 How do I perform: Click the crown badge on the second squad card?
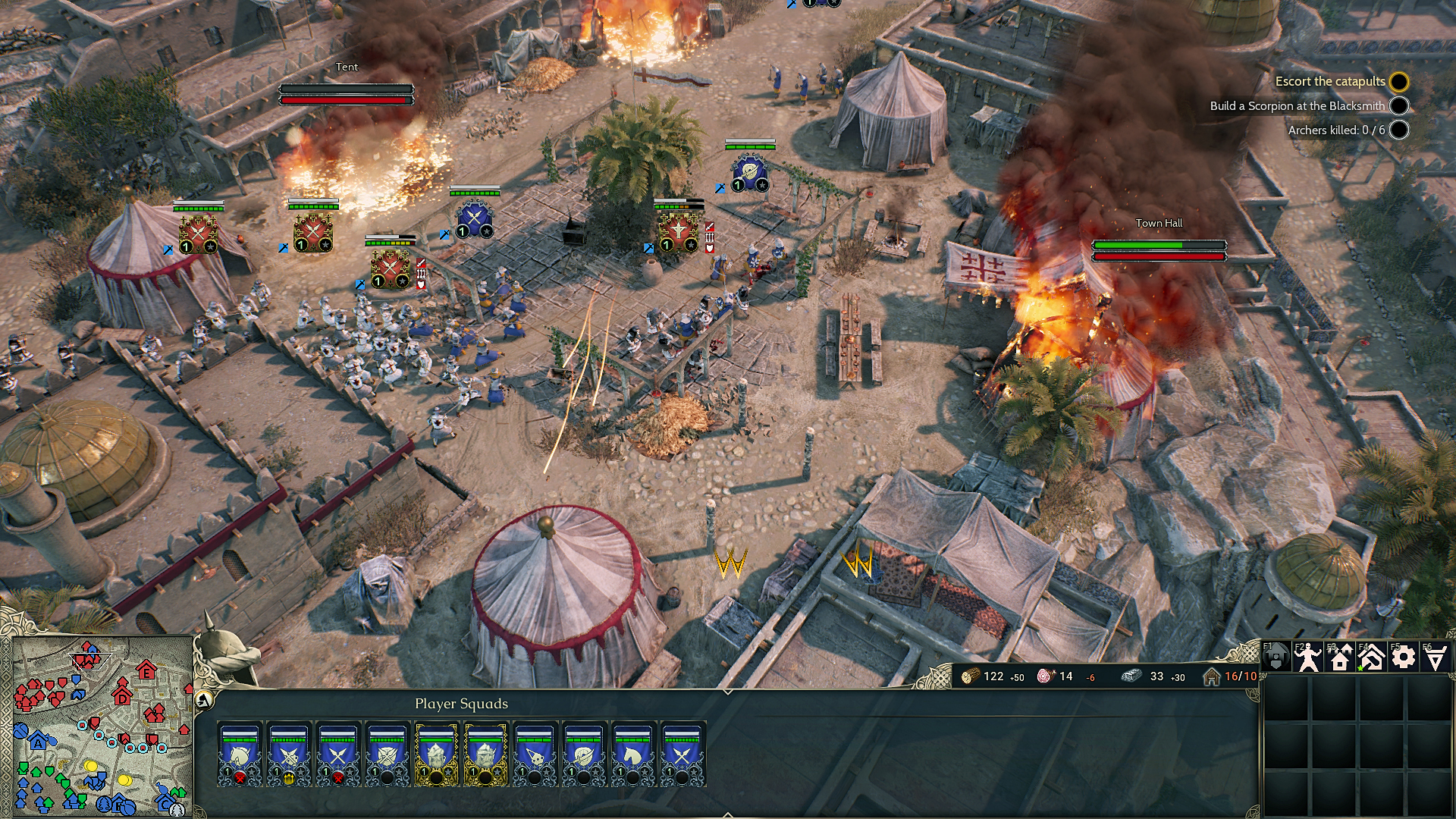pyautogui.click(x=289, y=778)
